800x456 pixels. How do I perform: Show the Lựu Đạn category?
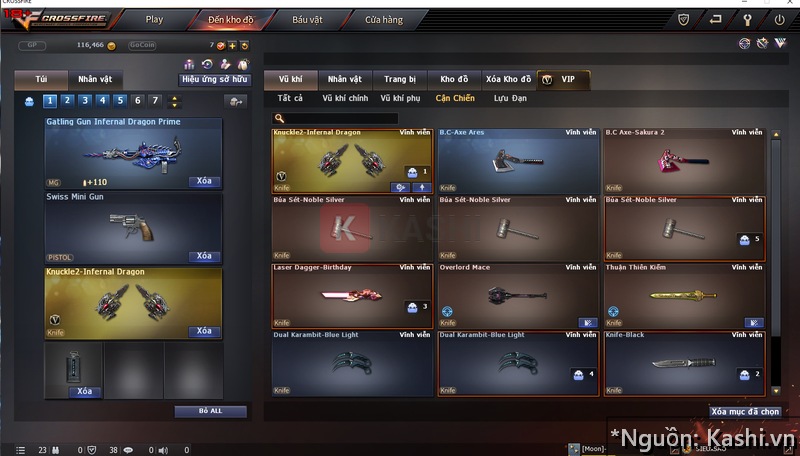tap(510, 99)
